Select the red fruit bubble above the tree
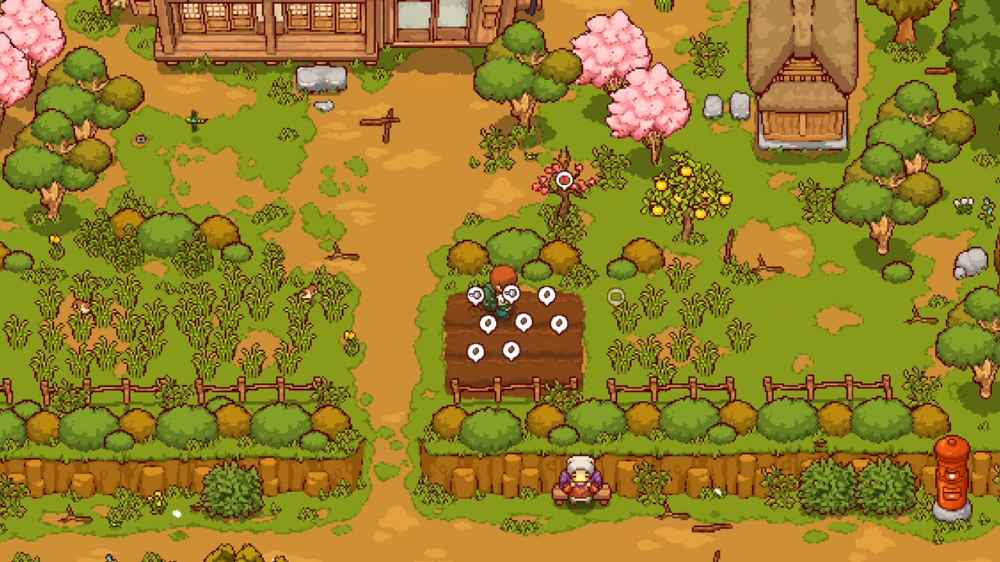Viewport: 1000px width, 562px height. 564,180
